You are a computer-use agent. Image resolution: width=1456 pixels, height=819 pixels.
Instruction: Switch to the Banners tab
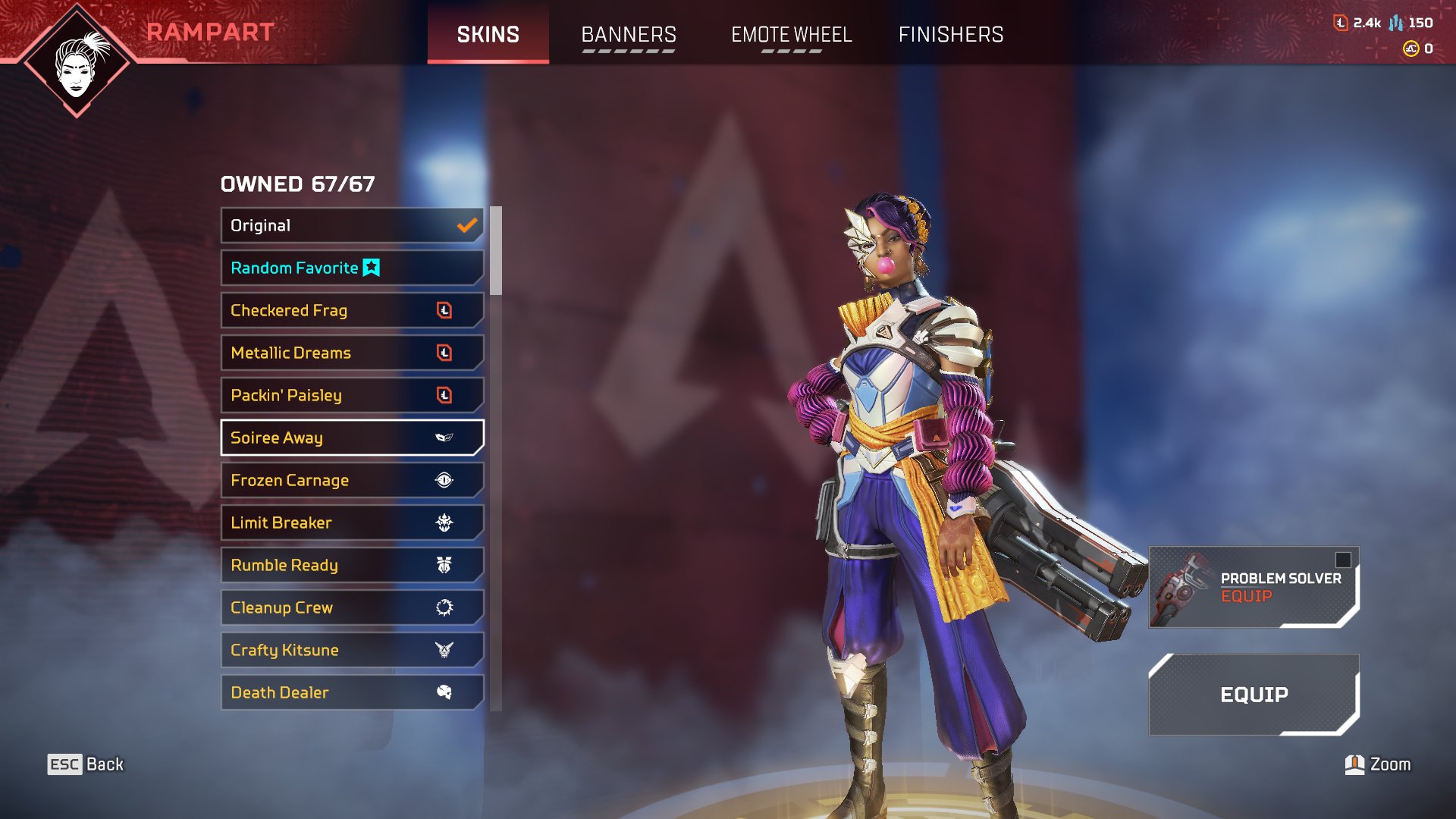(628, 35)
